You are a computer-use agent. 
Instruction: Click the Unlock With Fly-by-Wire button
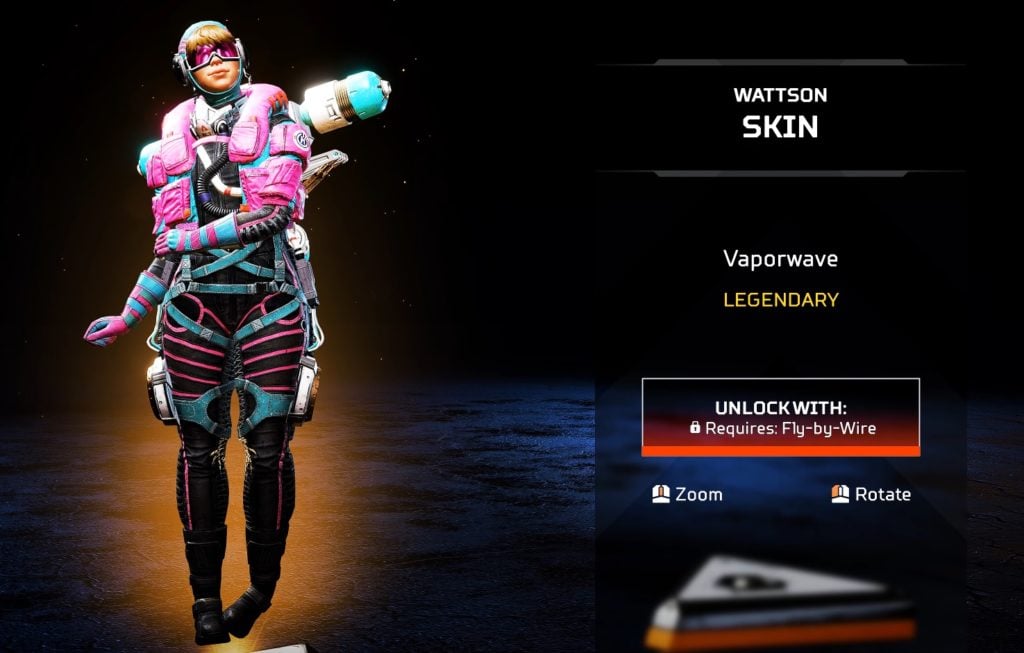pyautogui.click(x=780, y=417)
